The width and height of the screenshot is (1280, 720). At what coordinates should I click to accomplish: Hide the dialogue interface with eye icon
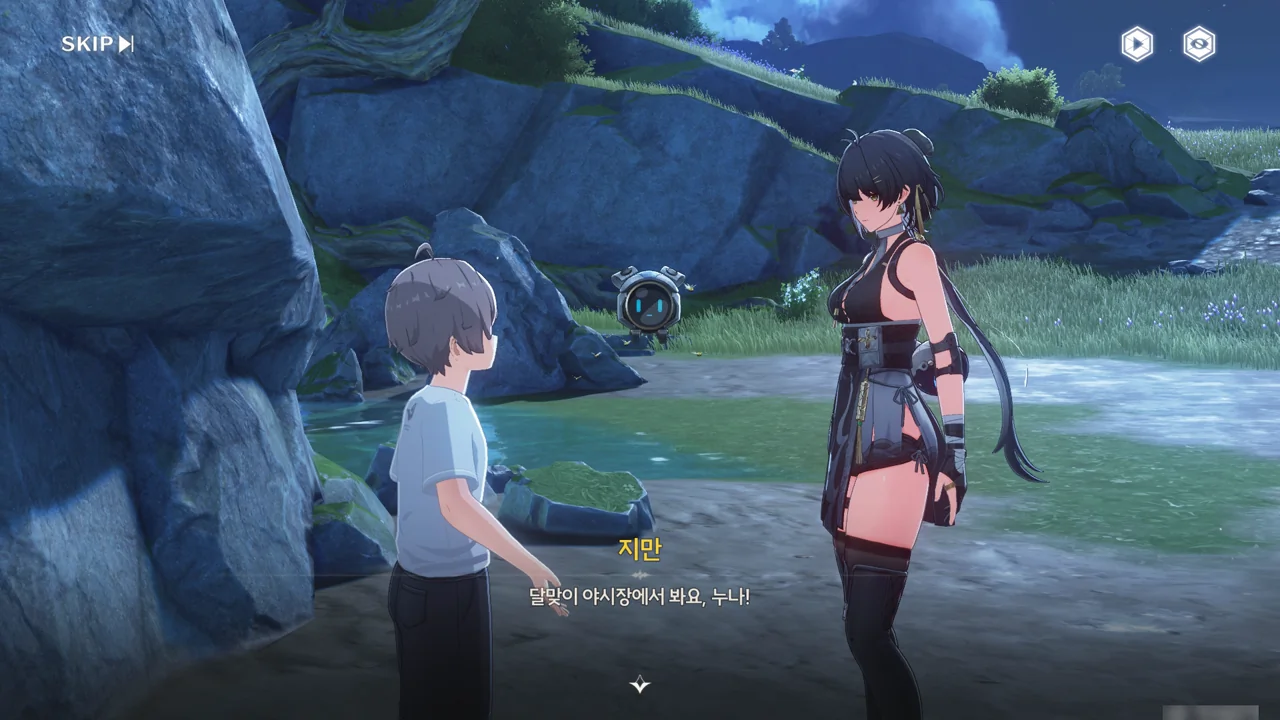(1199, 44)
